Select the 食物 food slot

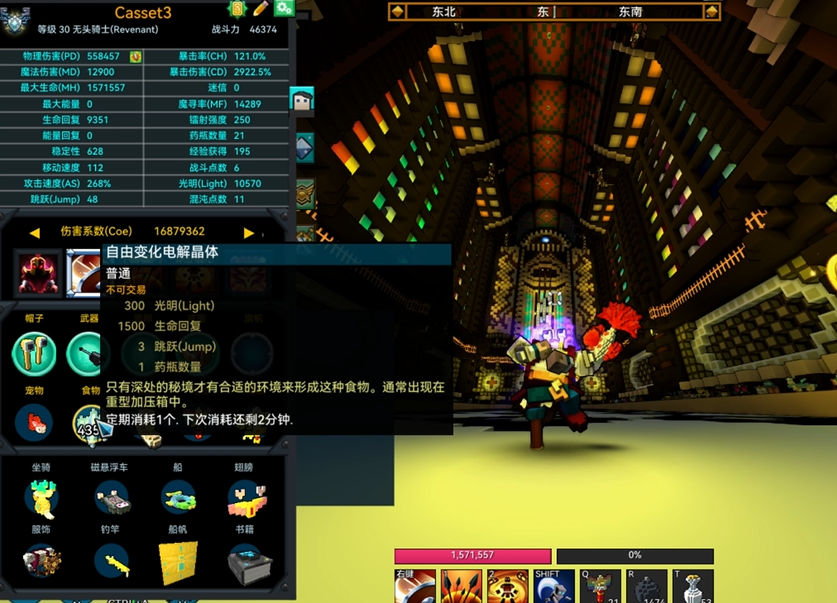coord(88,422)
